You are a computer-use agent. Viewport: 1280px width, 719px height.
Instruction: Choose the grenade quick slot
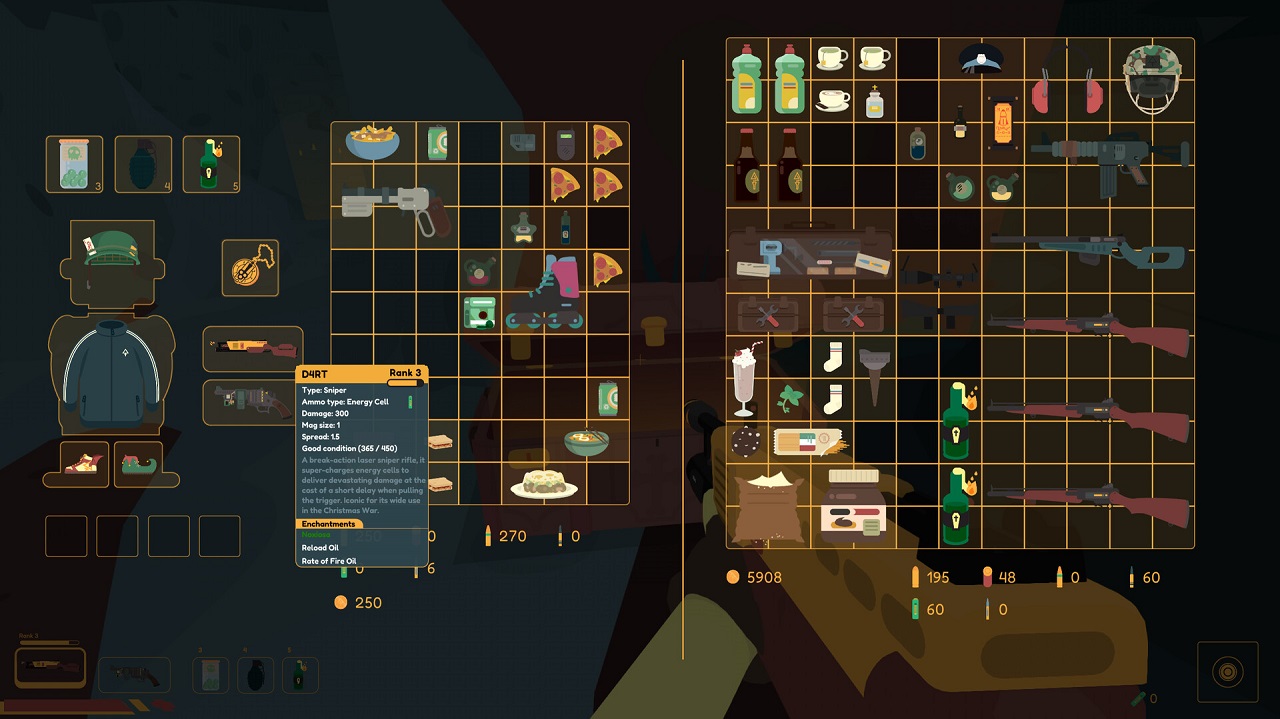click(x=143, y=164)
